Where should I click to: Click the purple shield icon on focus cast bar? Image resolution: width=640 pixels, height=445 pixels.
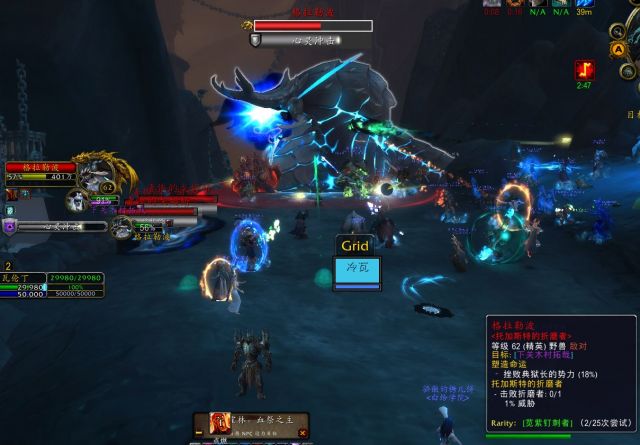point(11,228)
